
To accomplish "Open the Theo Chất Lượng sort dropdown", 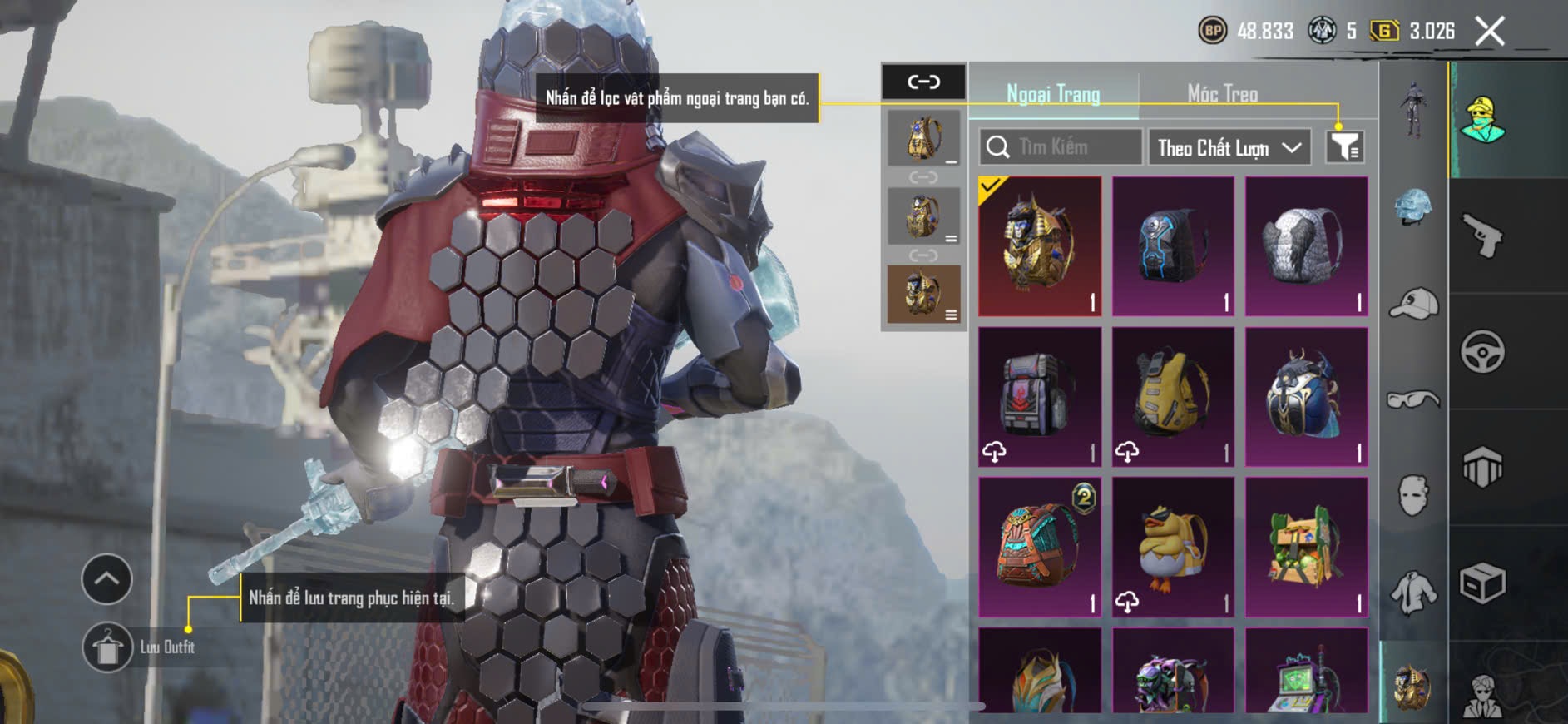I will coord(1229,148).
